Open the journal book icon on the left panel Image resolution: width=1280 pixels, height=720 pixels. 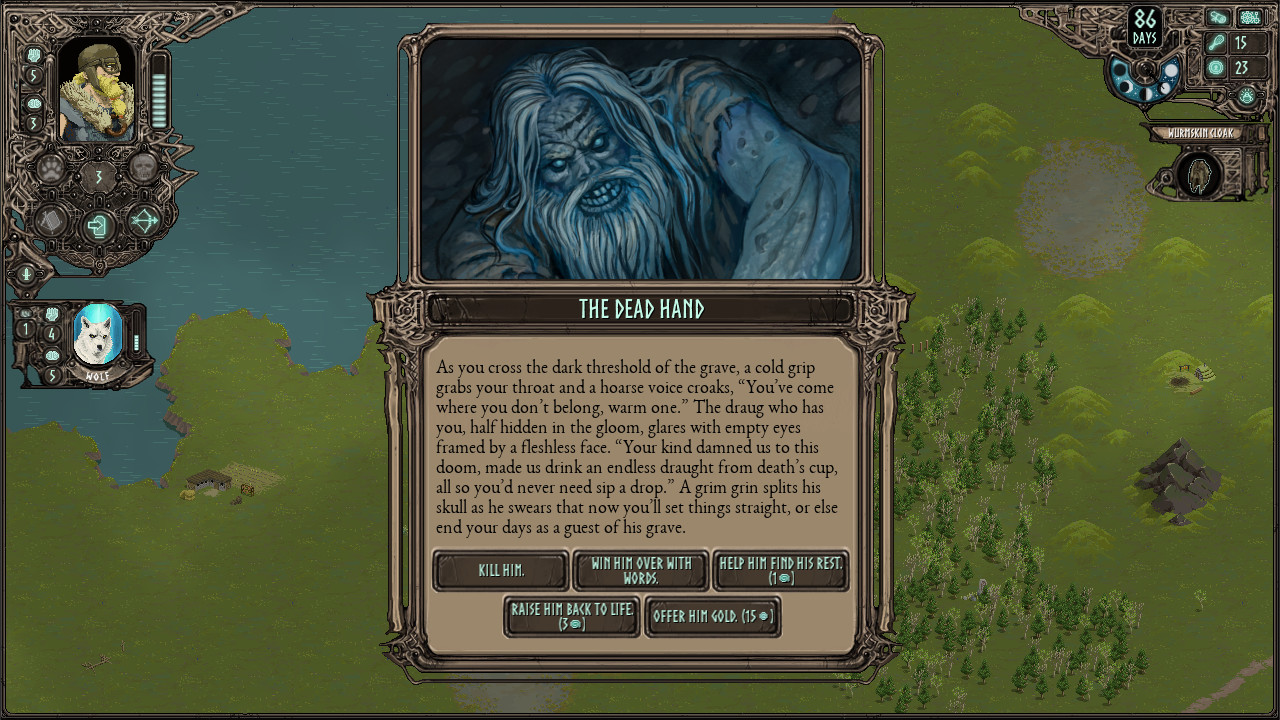click(48, 223)
